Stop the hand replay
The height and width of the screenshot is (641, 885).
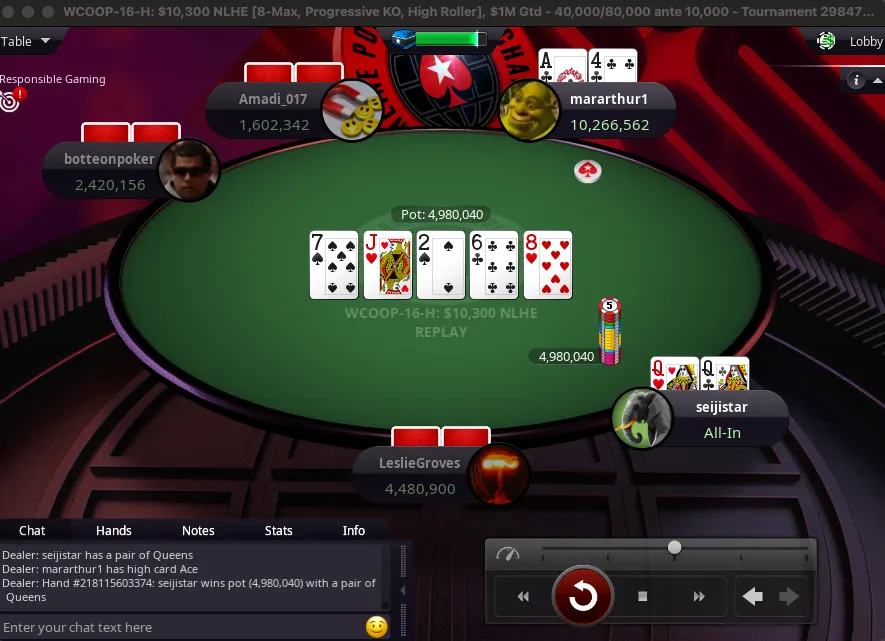click(643, 597)
